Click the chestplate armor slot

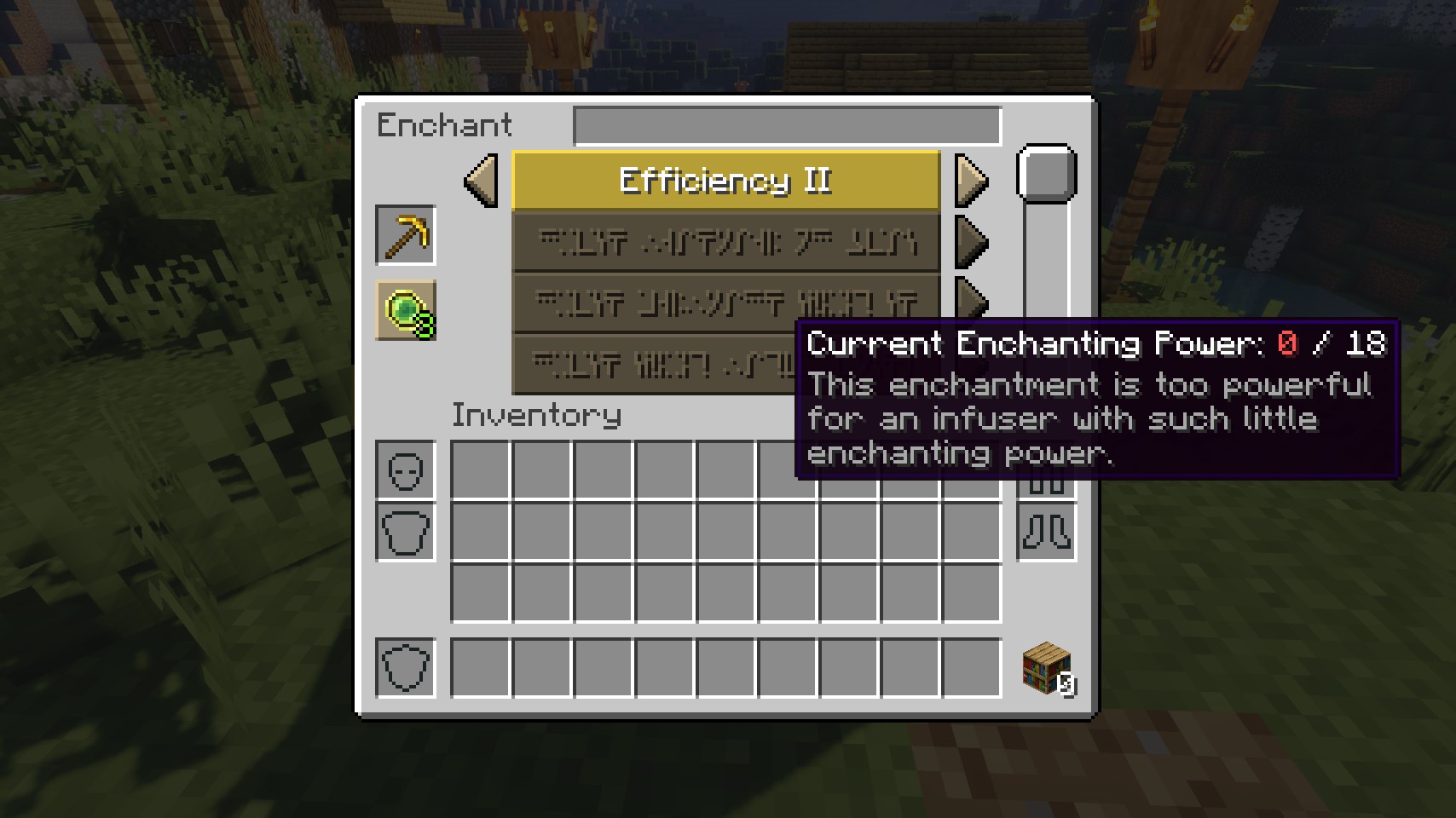[x=406, y=532]
